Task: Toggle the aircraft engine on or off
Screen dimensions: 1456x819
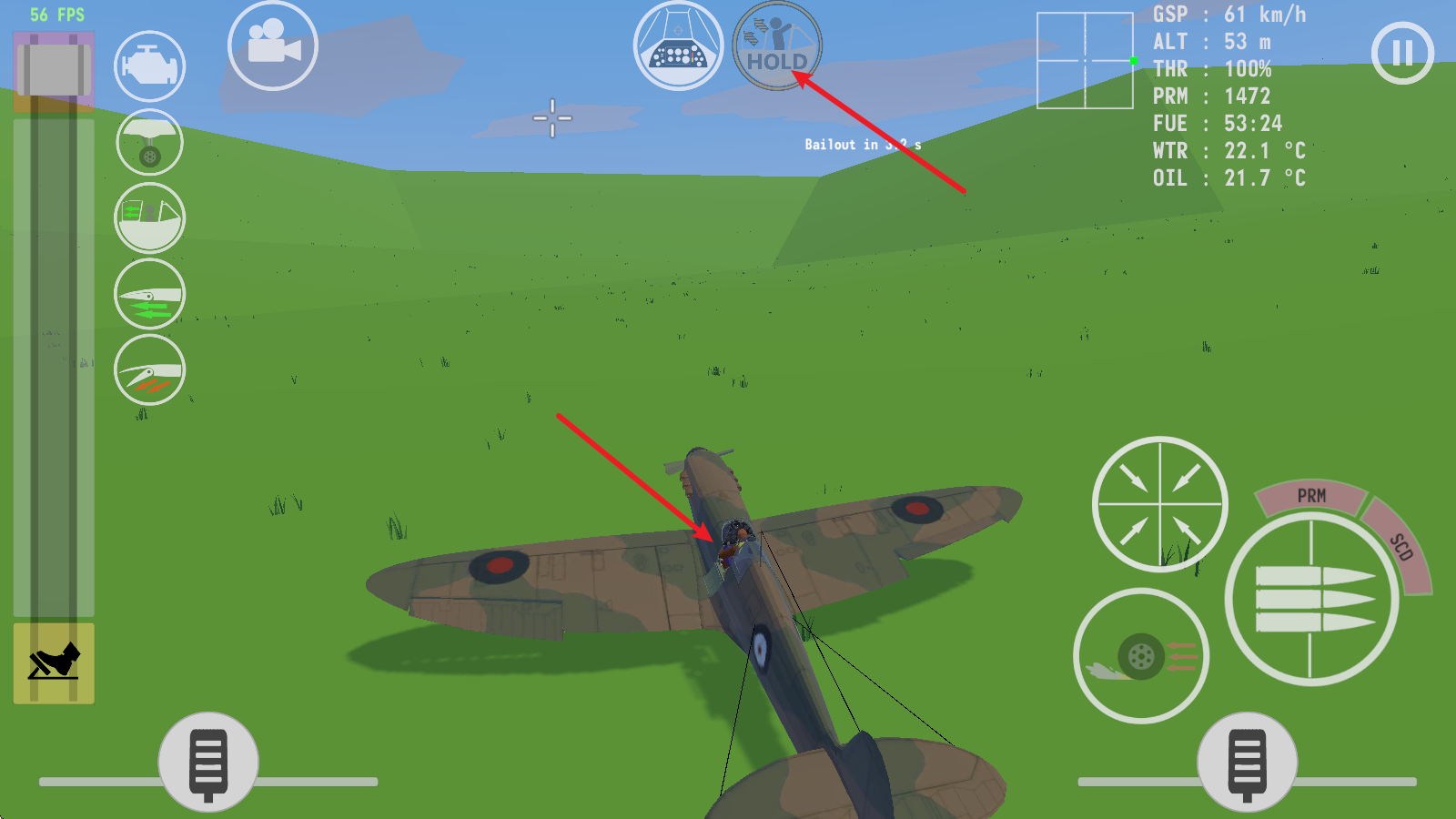Action: 150,66
